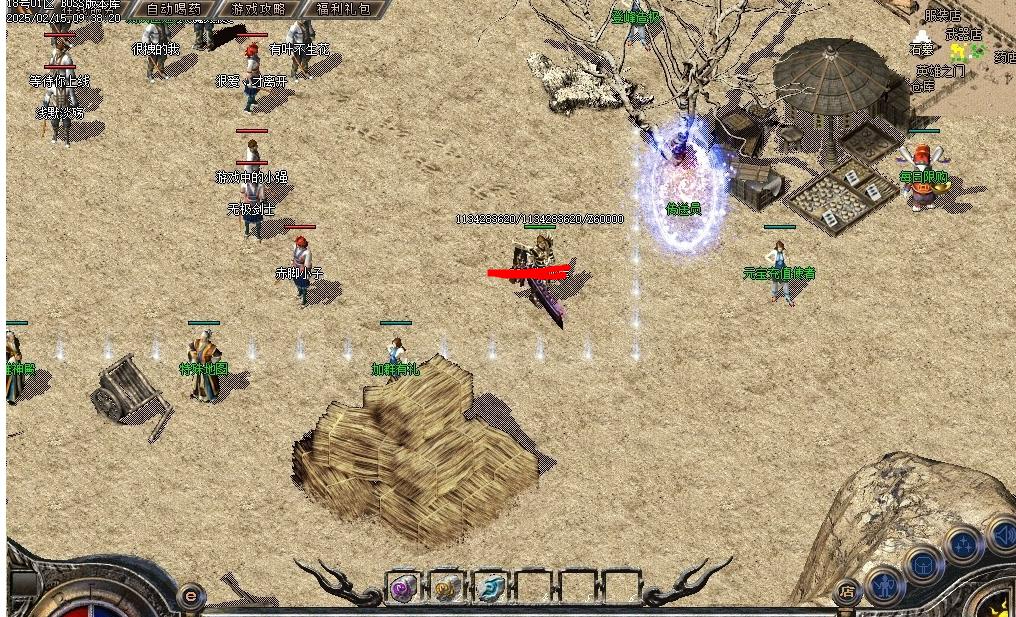The image size is (1016, 617).
Task: Open the 福利礼包 welfare gift pack
Action: pos(342,8)
